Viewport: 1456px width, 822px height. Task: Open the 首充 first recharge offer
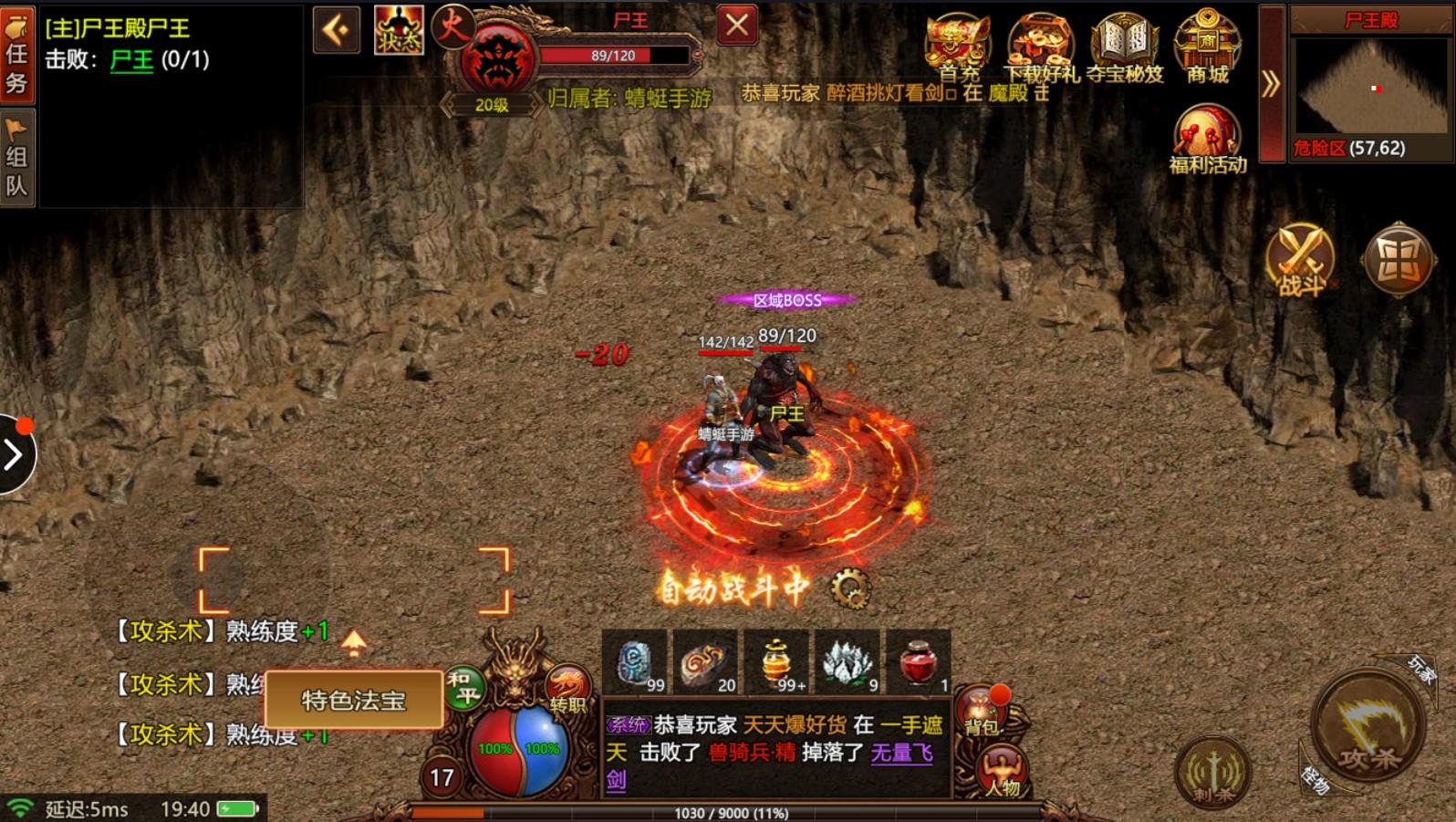tap(957, 47)
